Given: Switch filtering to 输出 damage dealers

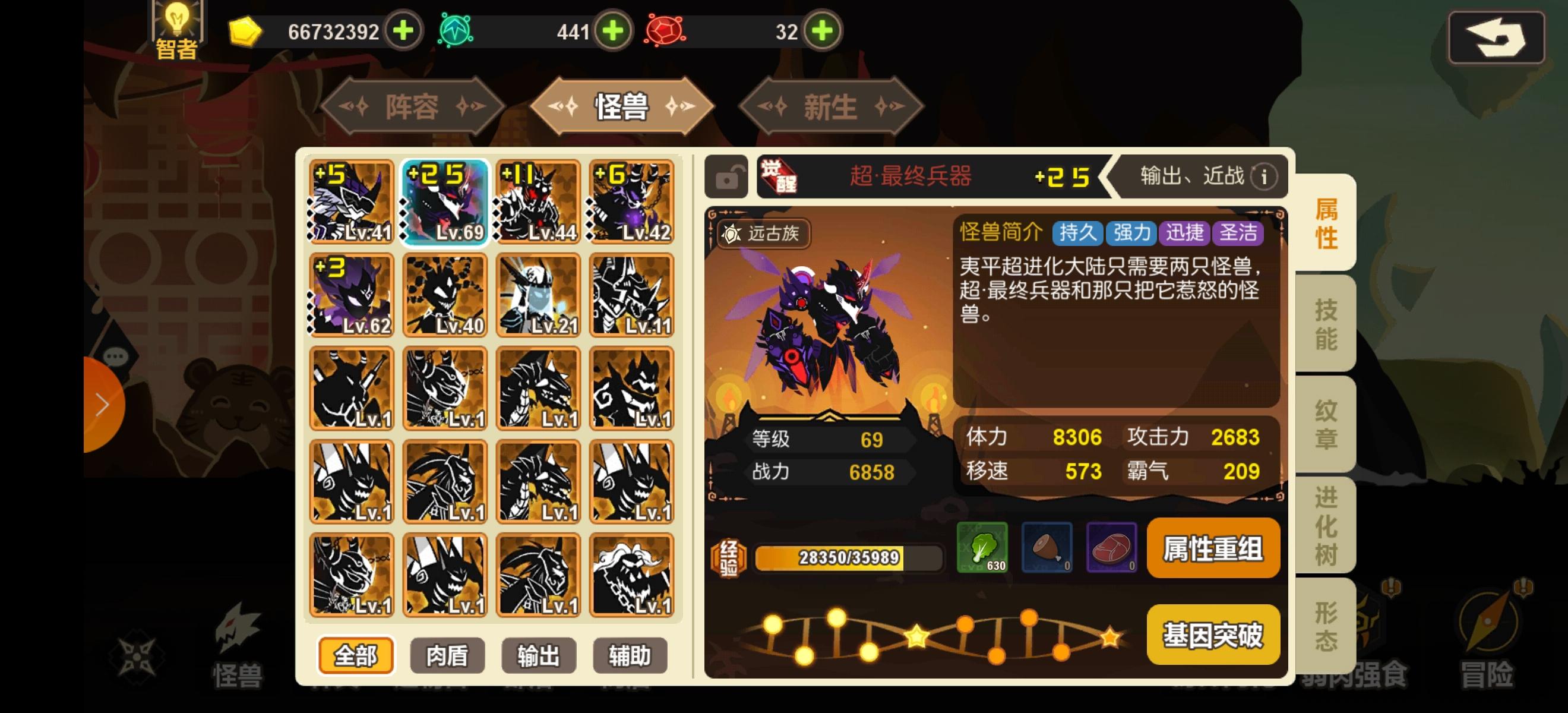Looking at the screenshot, I should tap(538, 656).
